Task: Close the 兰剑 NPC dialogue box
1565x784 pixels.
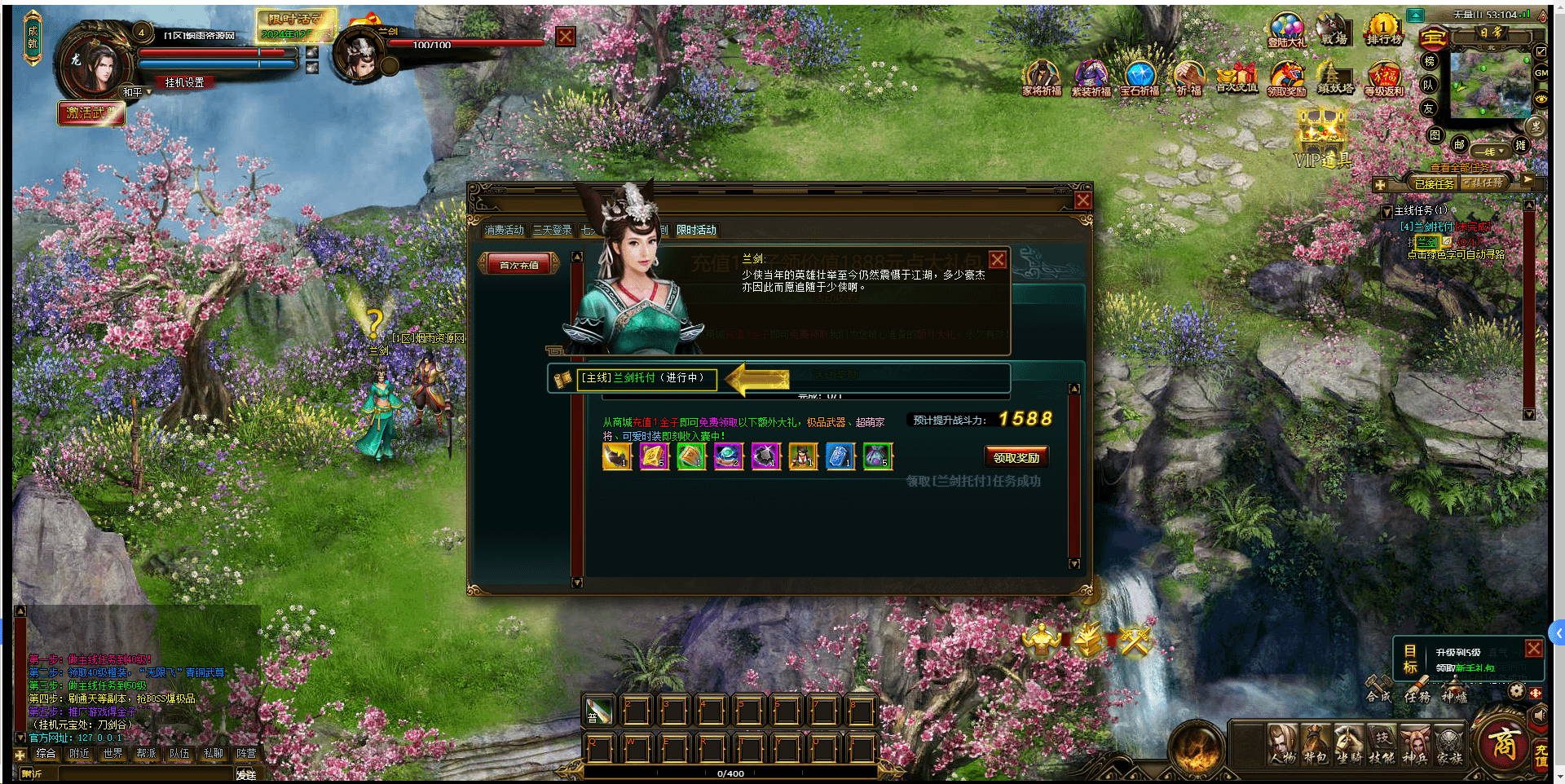Action: (x=997, y=260)
